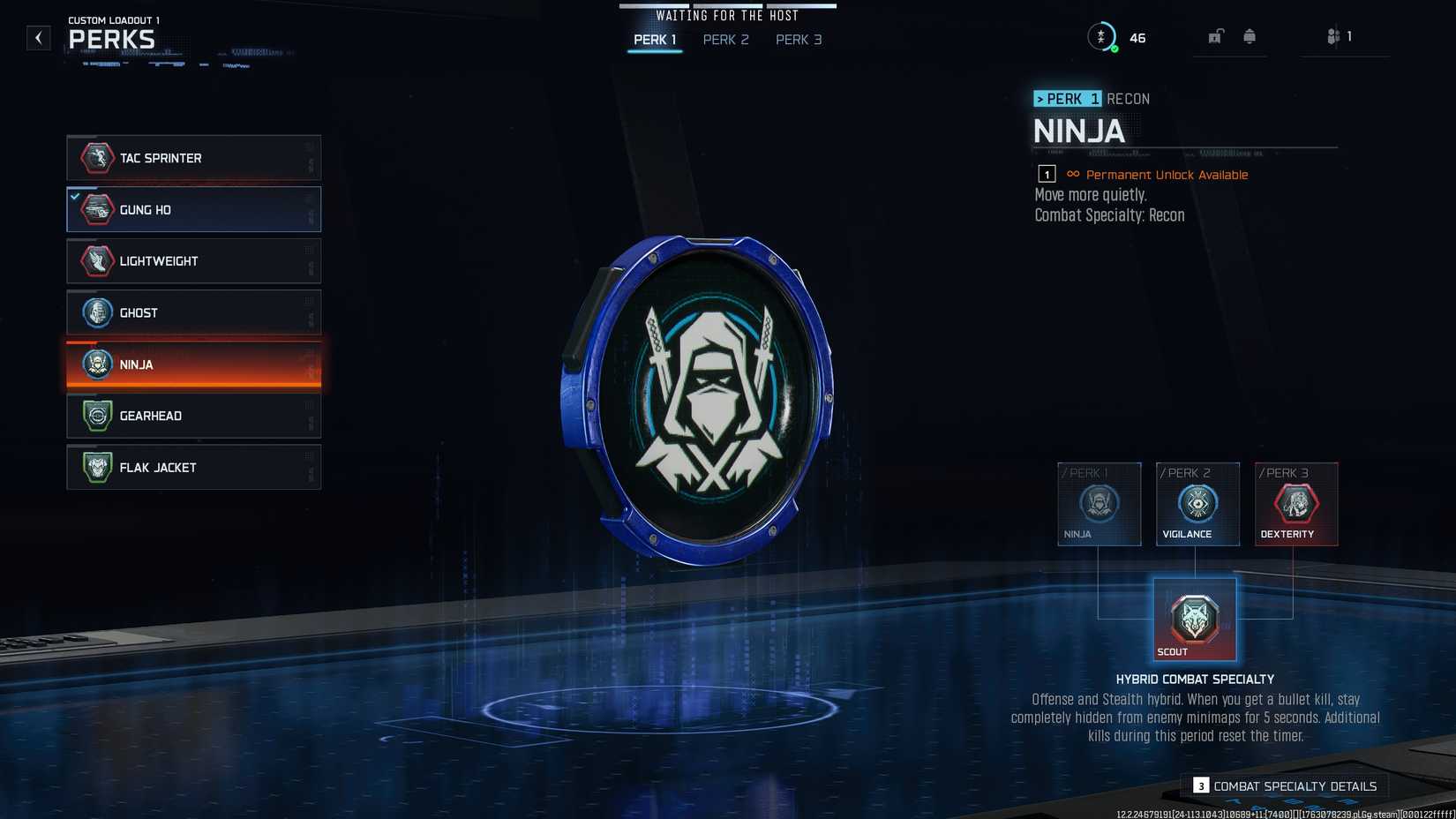Select the Vigilance icon under Perk 2

(1197, 506)
